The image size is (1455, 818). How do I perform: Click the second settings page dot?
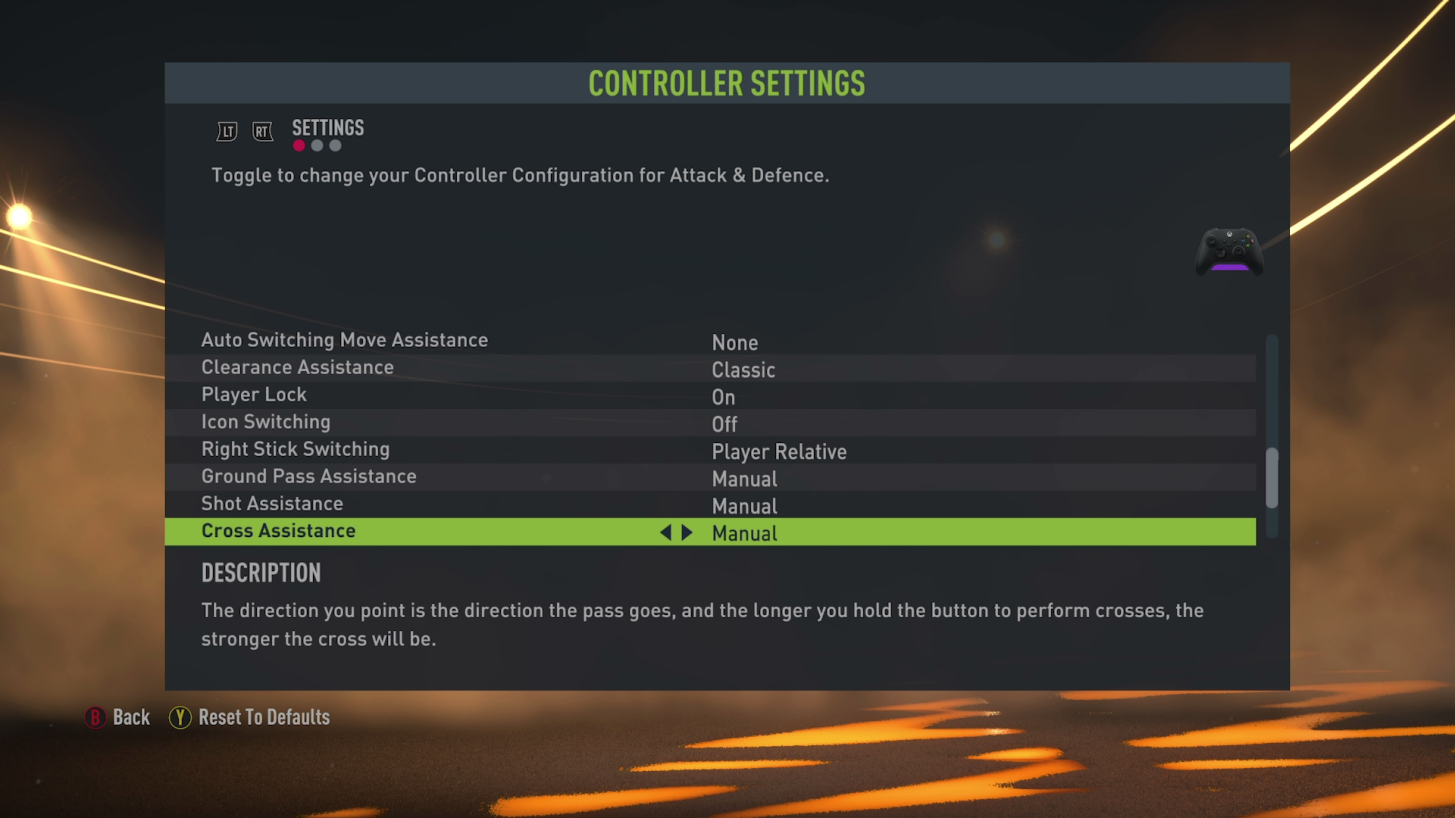(317, 145)
